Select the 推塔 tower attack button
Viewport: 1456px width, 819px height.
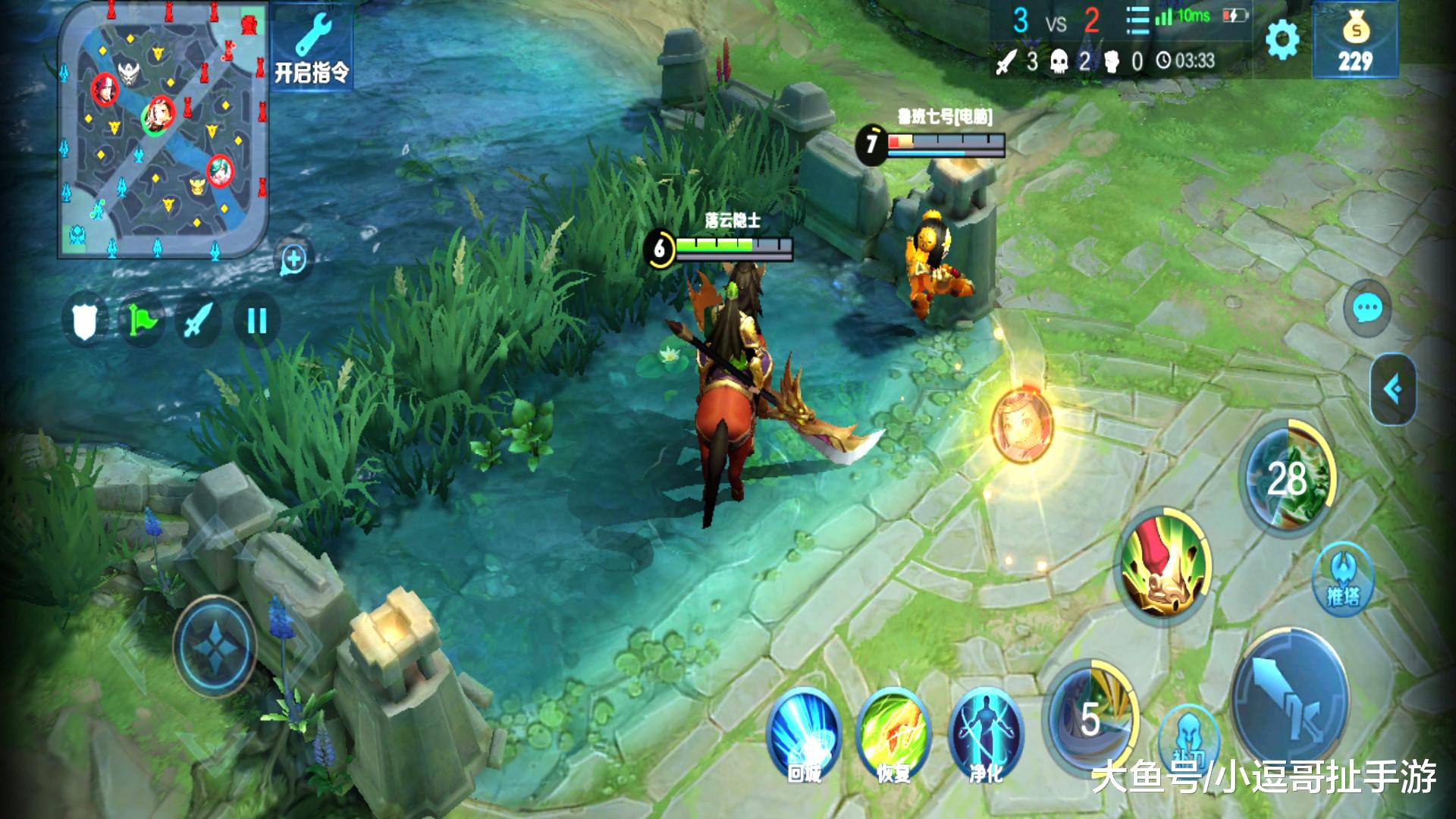pos(1343,578)
